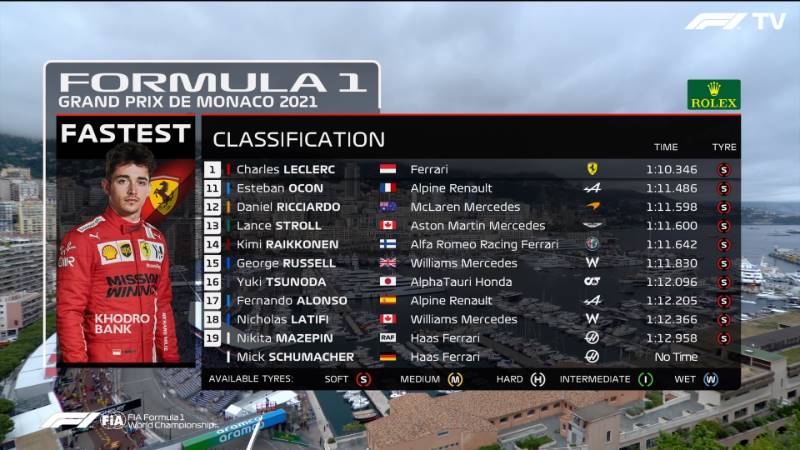Screen dimensions: 800x450
Task: Select Esteban Ocon's classification row
Action: pyautogui.click(x=470, y=188)
